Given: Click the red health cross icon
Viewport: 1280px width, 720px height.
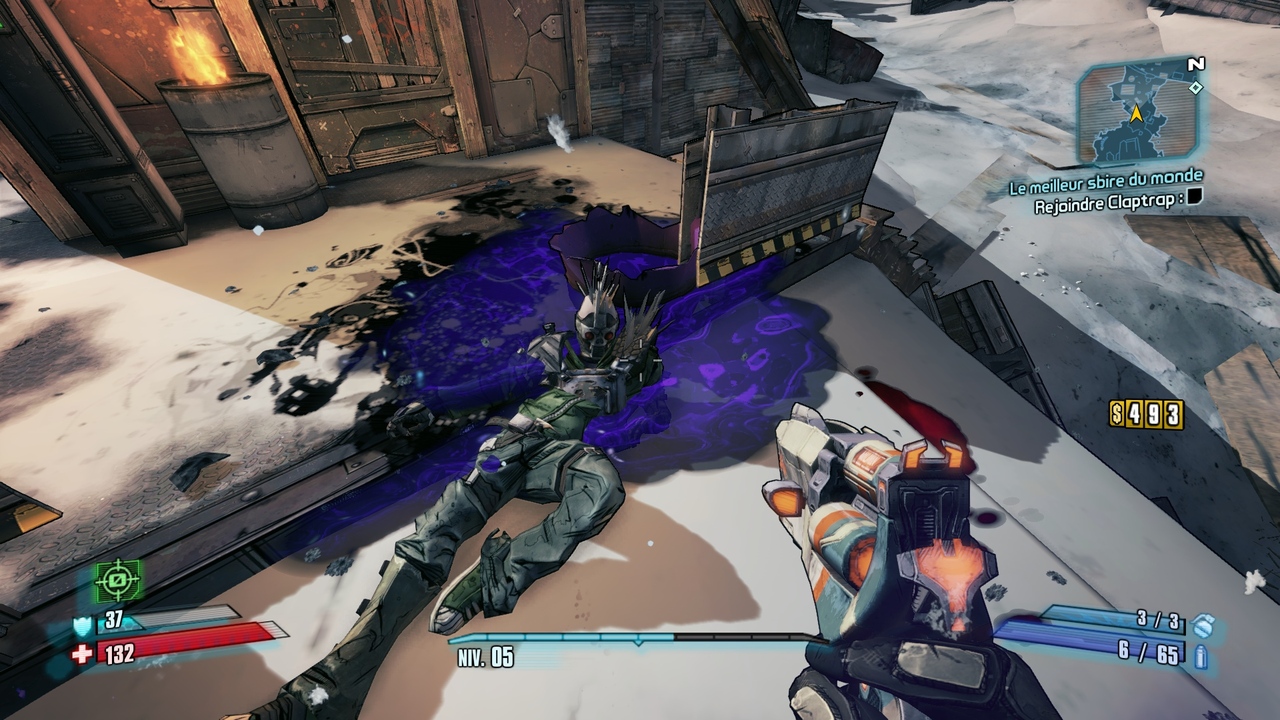Looking at the screenshot, I should click(82, 654).
